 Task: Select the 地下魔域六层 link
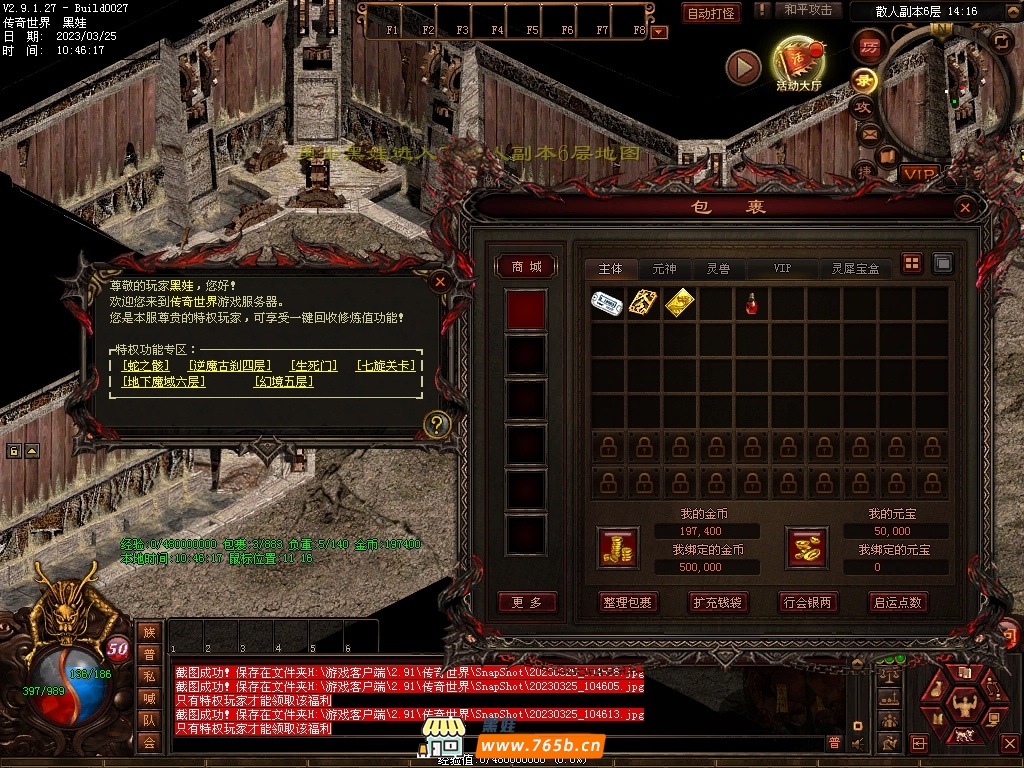[163, 382]
